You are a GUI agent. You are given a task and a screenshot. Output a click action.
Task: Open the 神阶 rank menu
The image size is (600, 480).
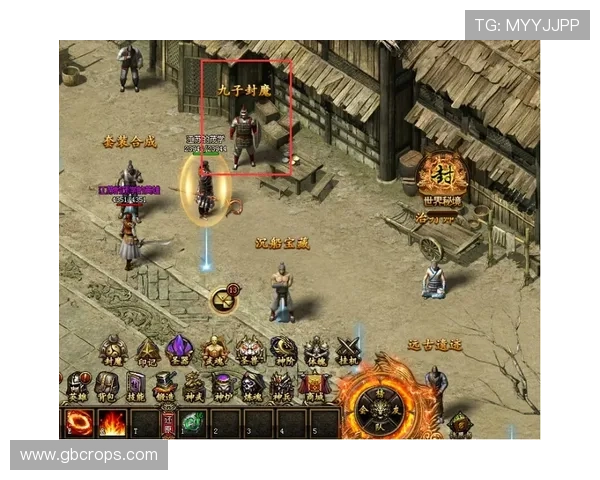(x=282, y=350)
